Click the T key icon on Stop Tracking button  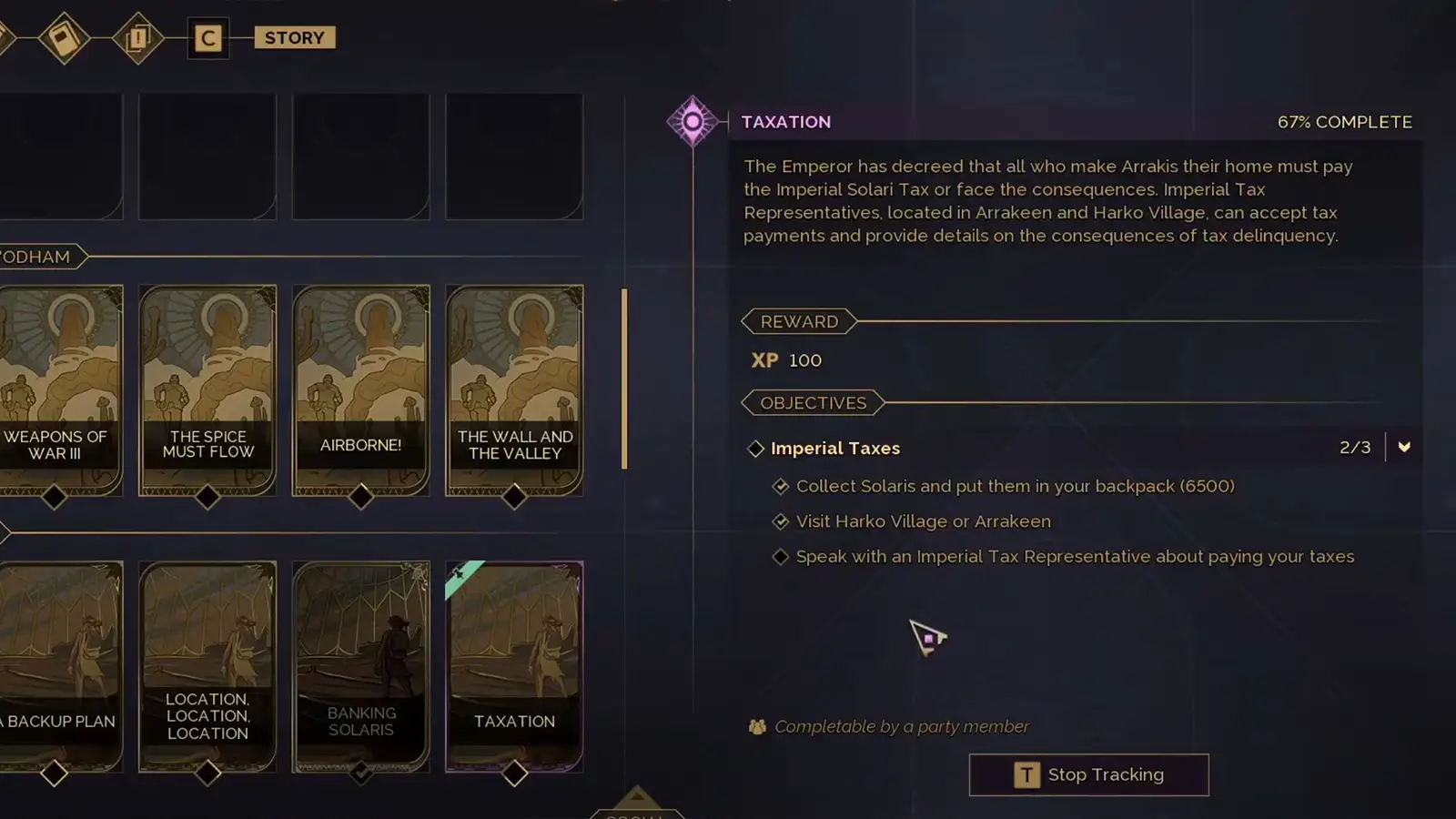(x=1026, y=774)
